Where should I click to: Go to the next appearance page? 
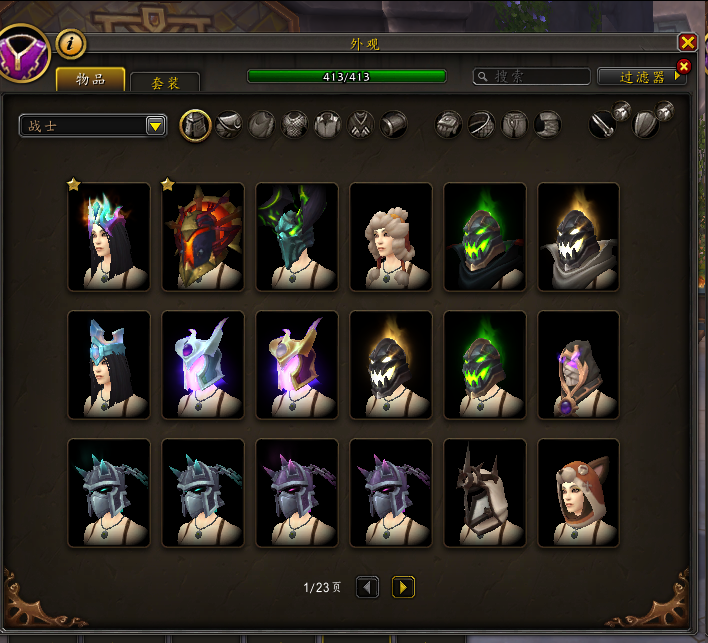click(x=403, y=587)
